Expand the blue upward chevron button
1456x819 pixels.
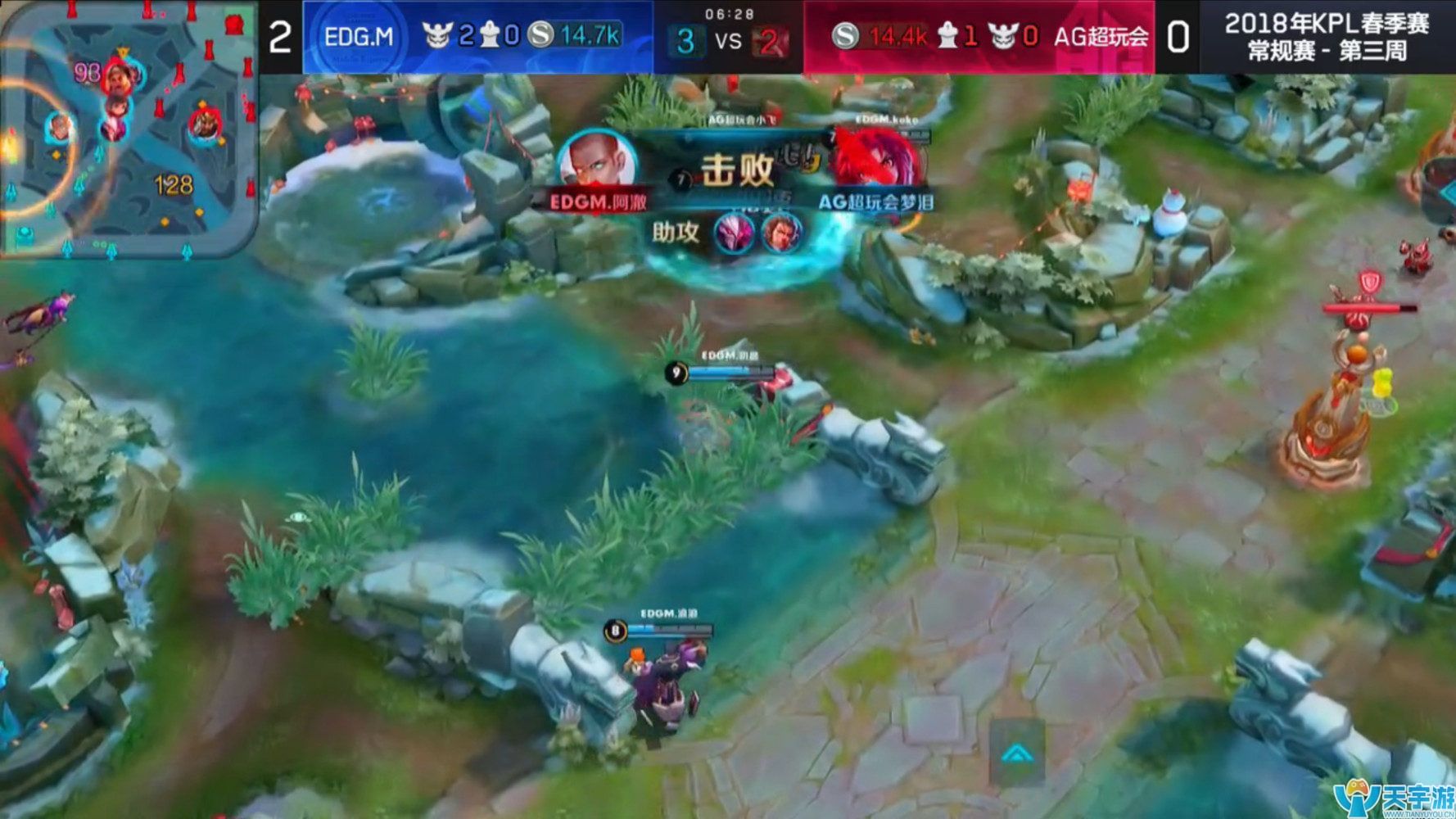click(x=1017, y=752)
